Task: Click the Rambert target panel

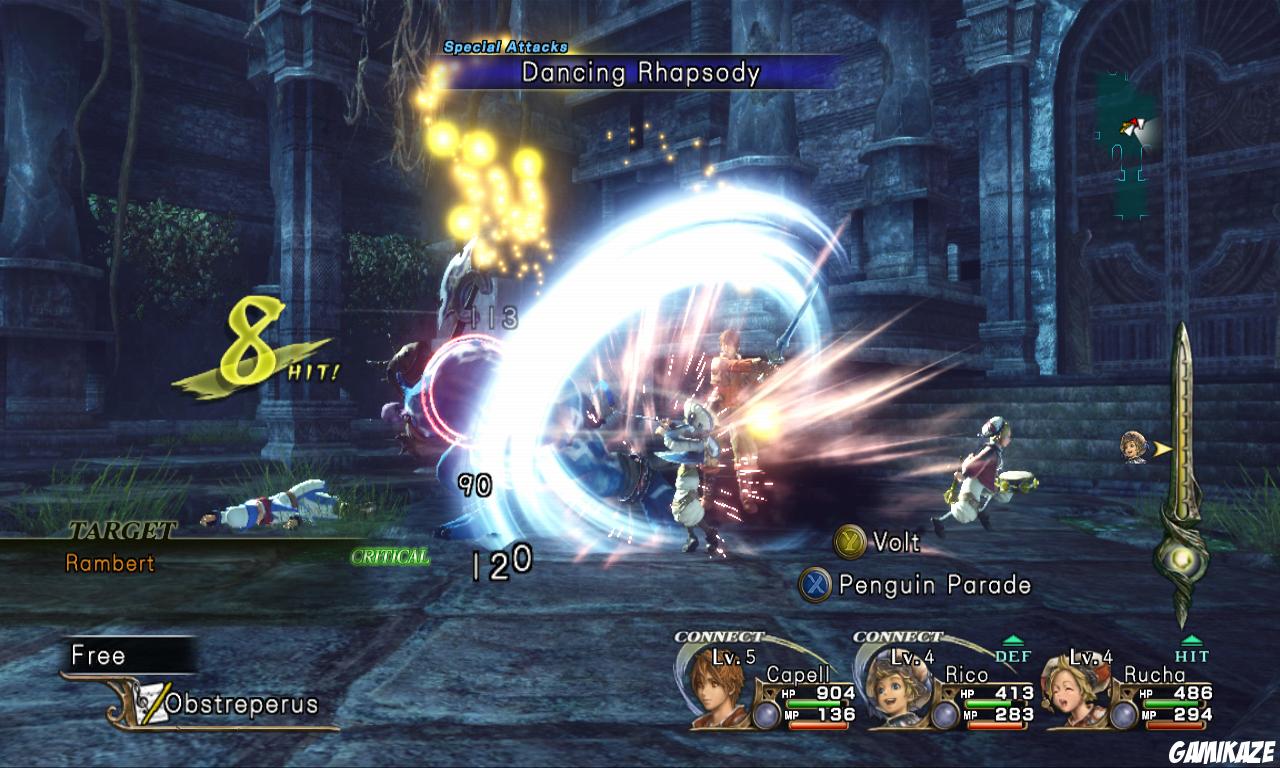Action: click(x=110, y=562)
